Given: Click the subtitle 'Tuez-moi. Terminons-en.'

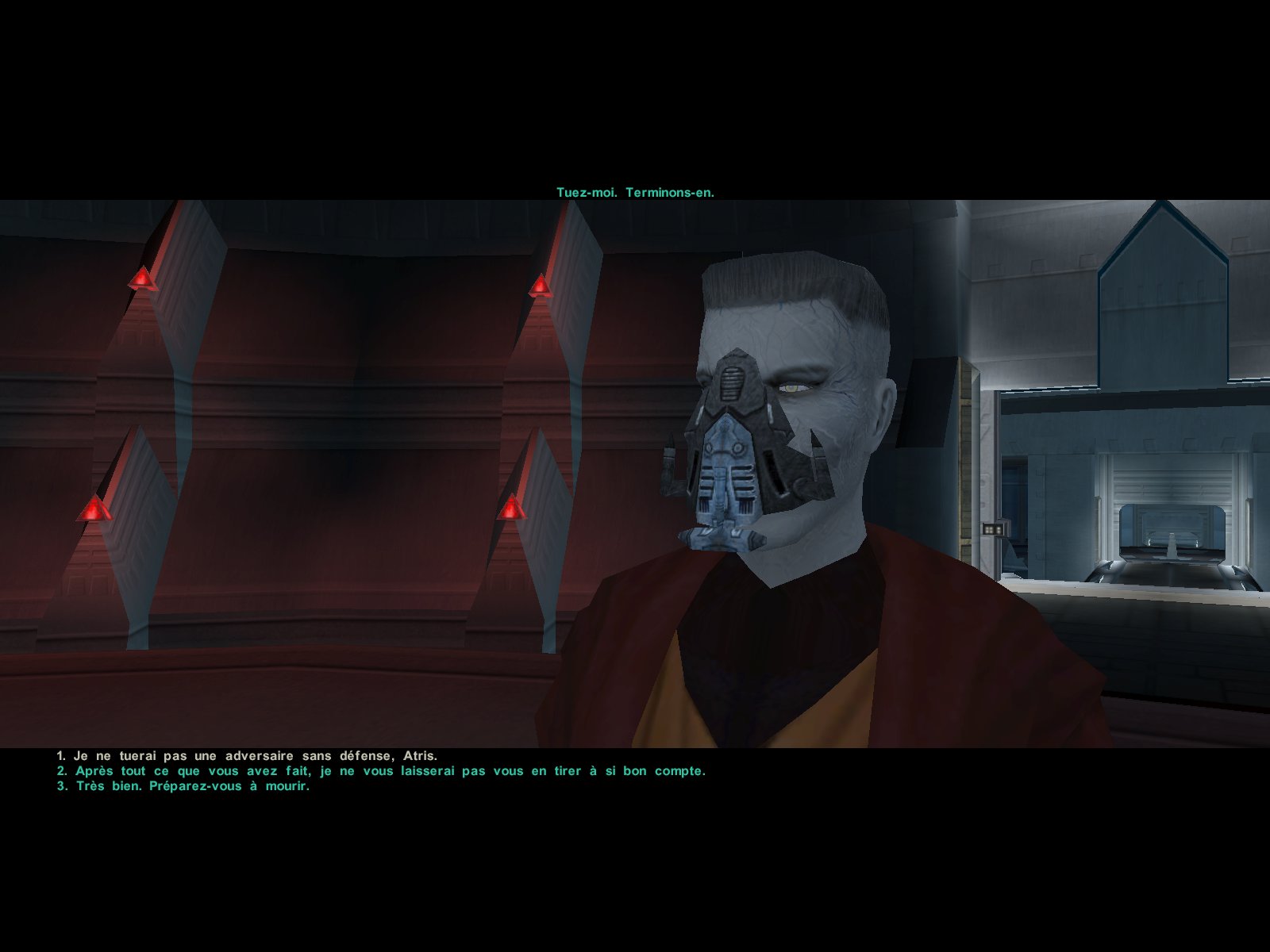Looking at the screenshot, I should tap(635, 190).
